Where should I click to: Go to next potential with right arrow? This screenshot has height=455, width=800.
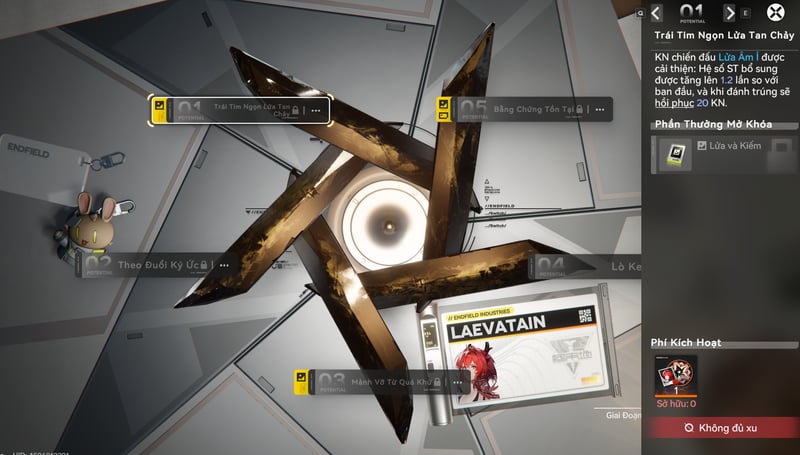pyautogui.click(x=731, y=13)
